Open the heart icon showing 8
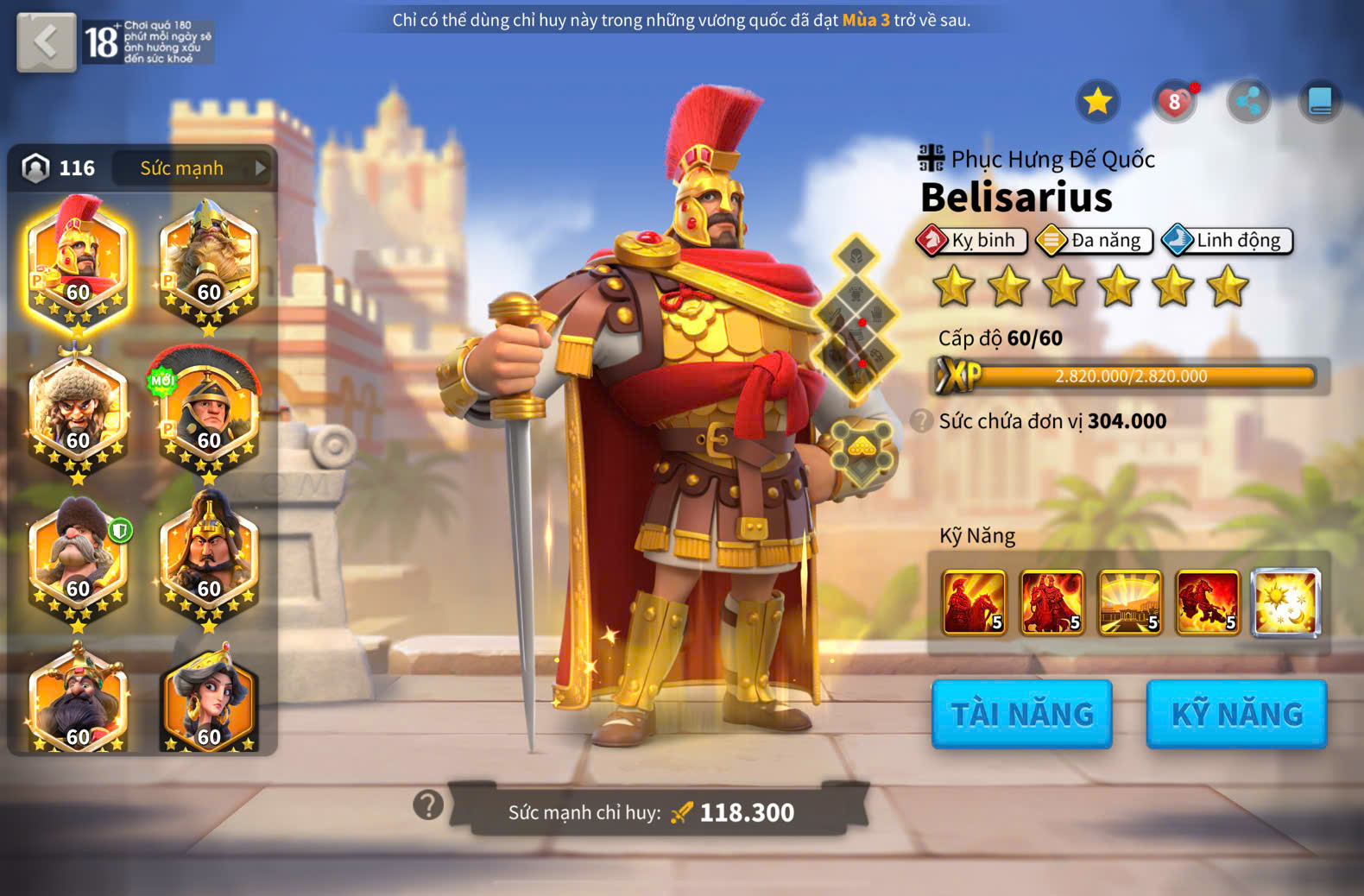 [x=1174, y=102]
